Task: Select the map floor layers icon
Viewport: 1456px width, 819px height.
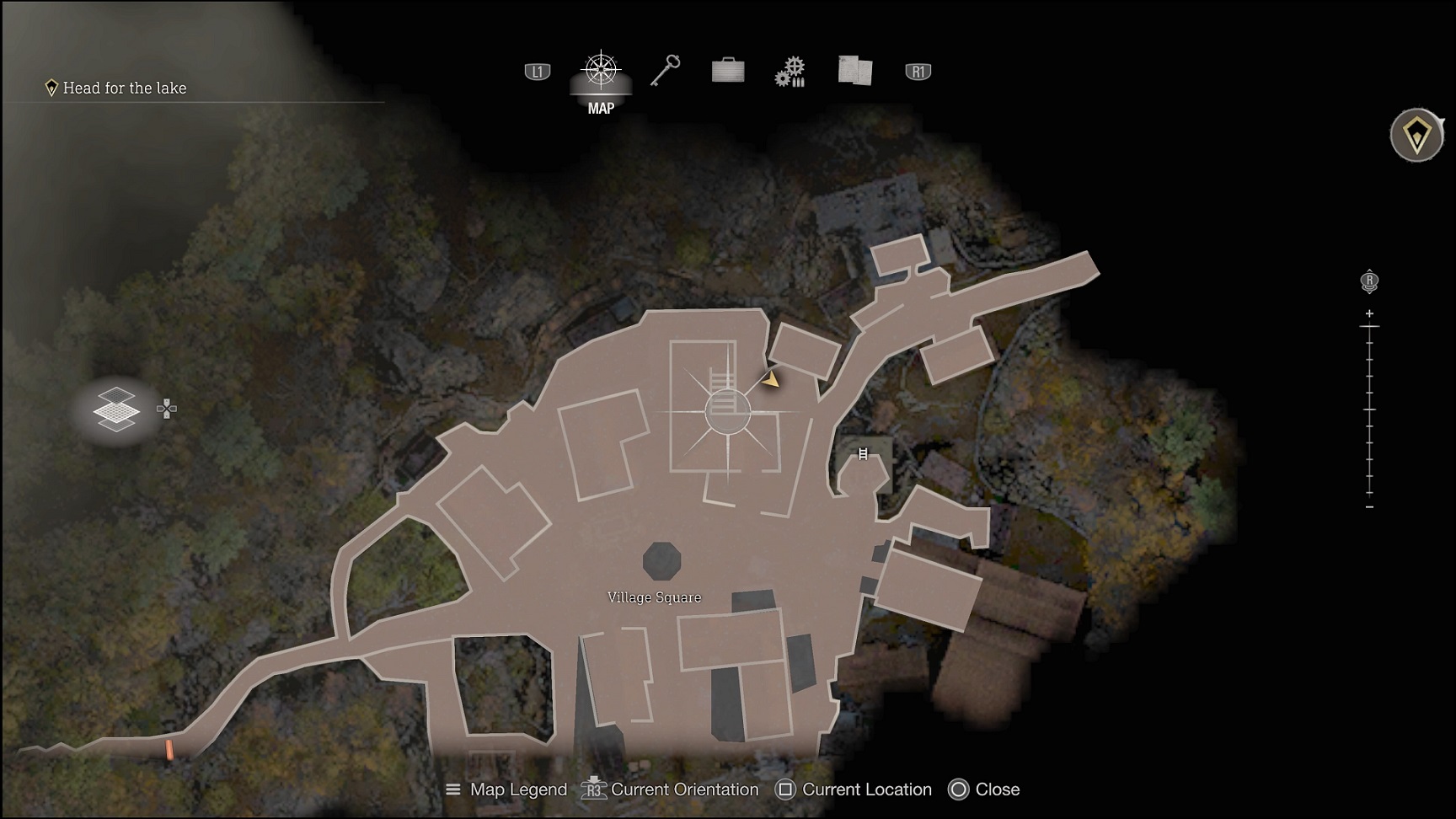Action: pos(116,409)
